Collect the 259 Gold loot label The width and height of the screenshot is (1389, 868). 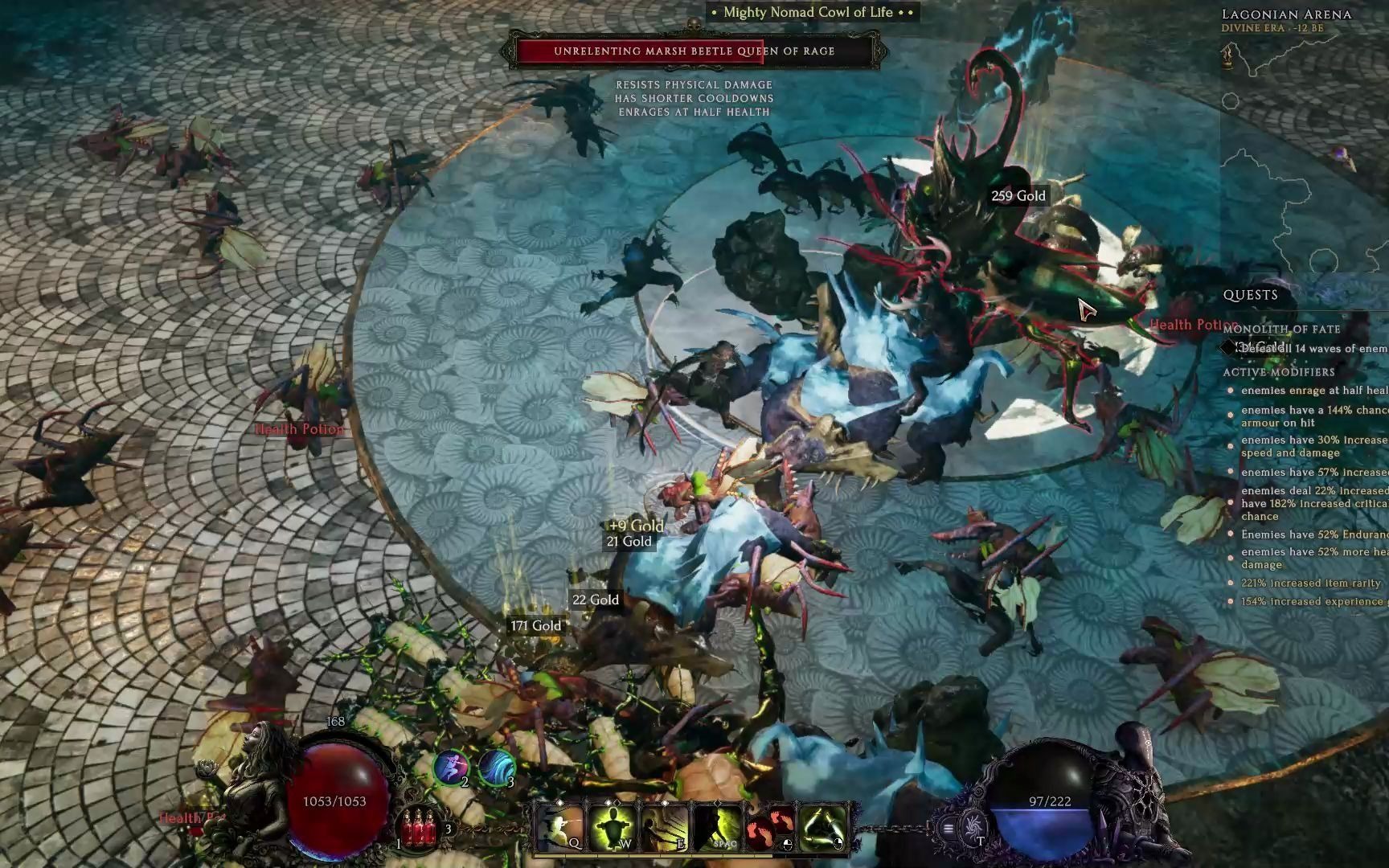point(1018,196)
